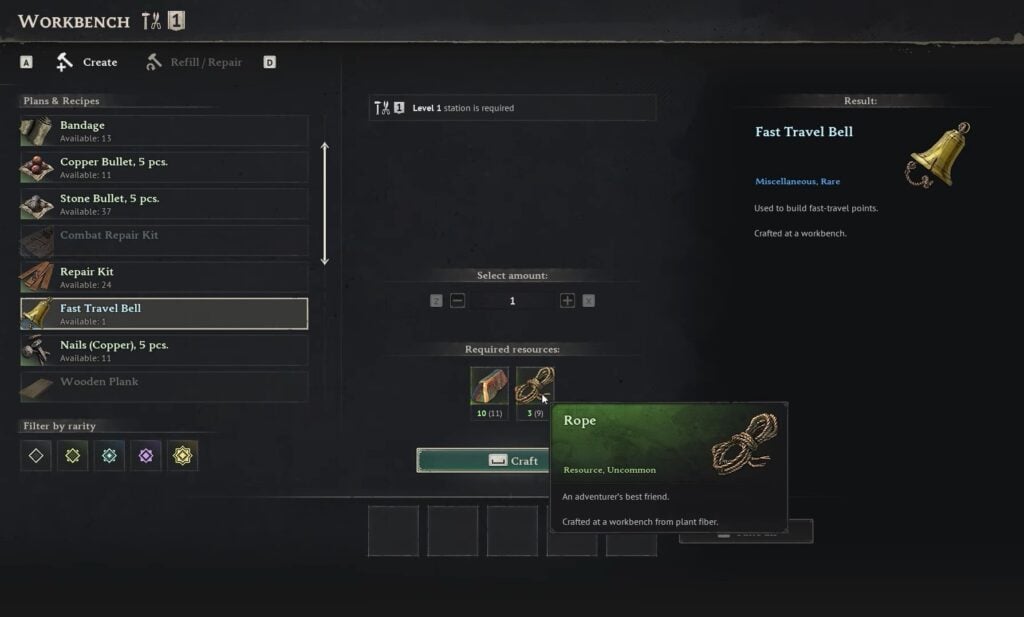
Task: Filter recipes by green uncommon rarity
Action: click(x=72, y=456)
